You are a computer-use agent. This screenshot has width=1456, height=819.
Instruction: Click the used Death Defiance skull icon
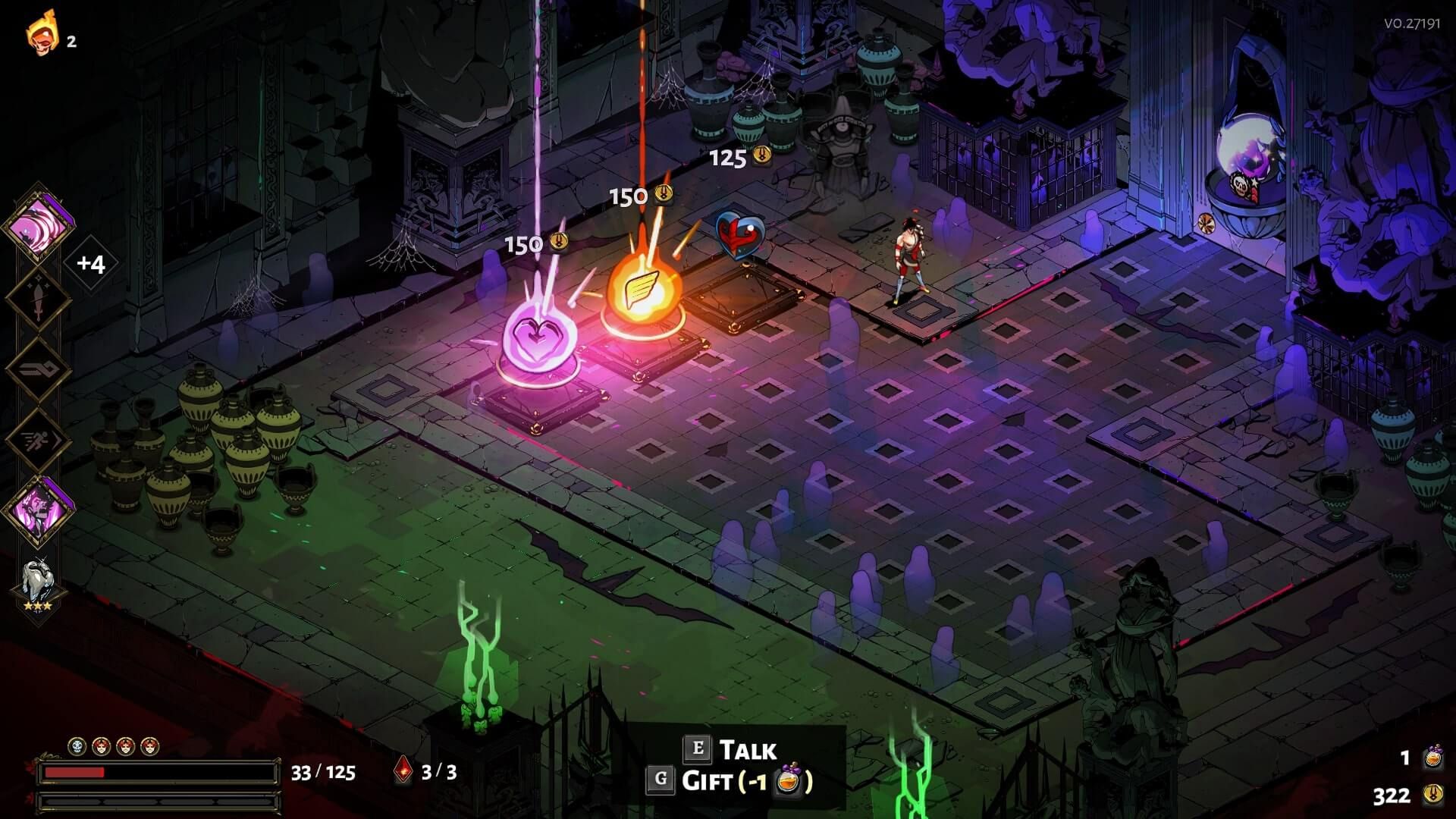77,747
